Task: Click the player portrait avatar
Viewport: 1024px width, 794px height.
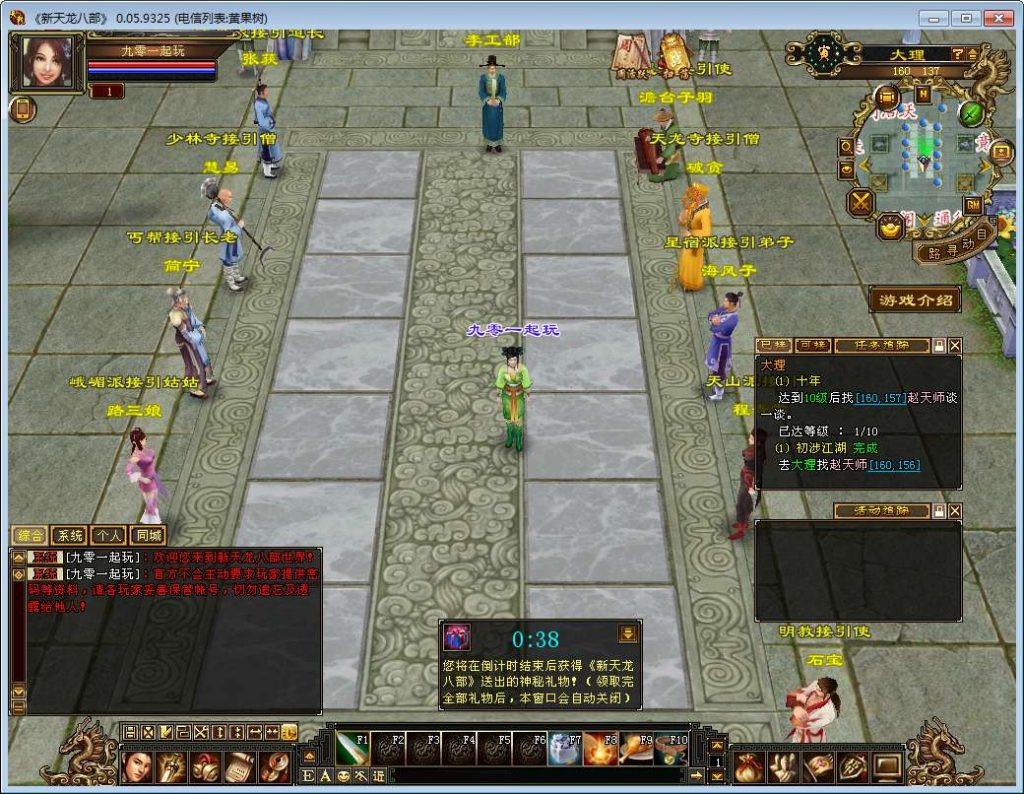Action: [x=46, y=62]
